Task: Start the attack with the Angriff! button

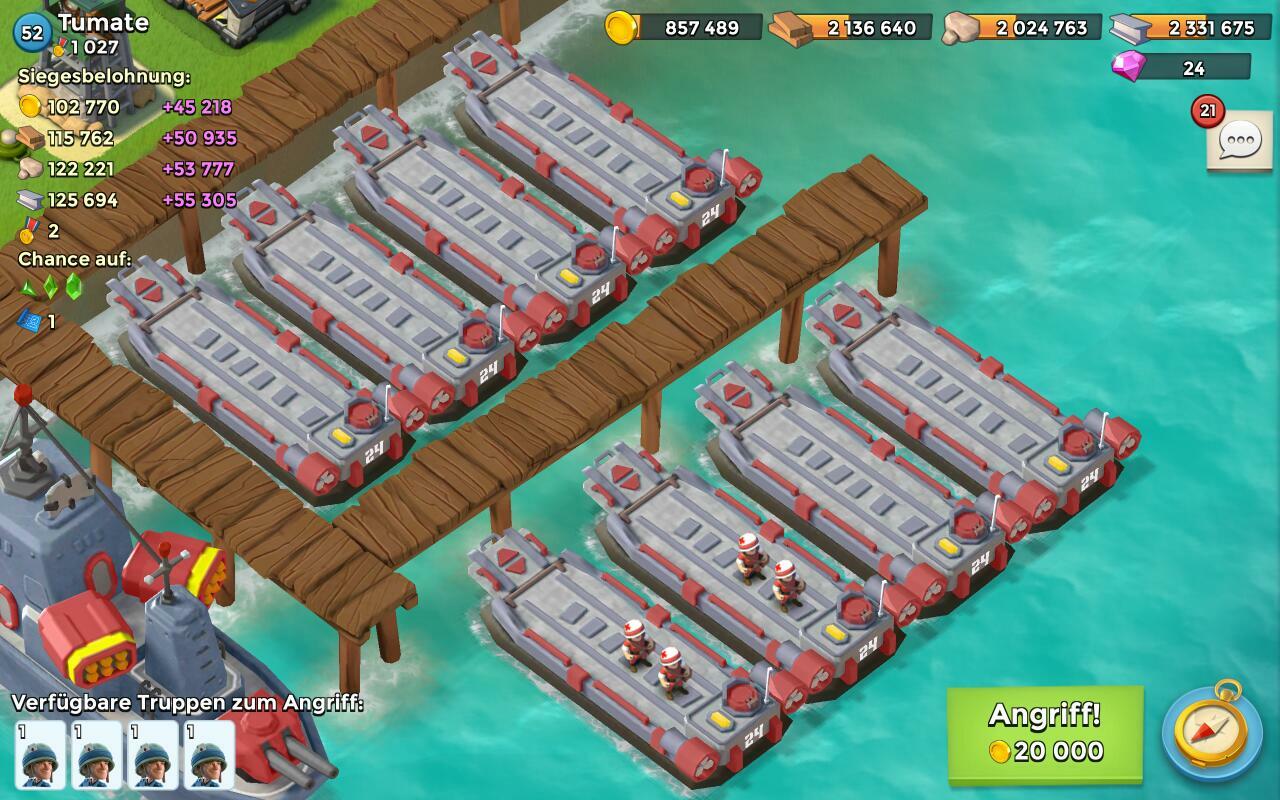Action: (x=1045, y=733)
